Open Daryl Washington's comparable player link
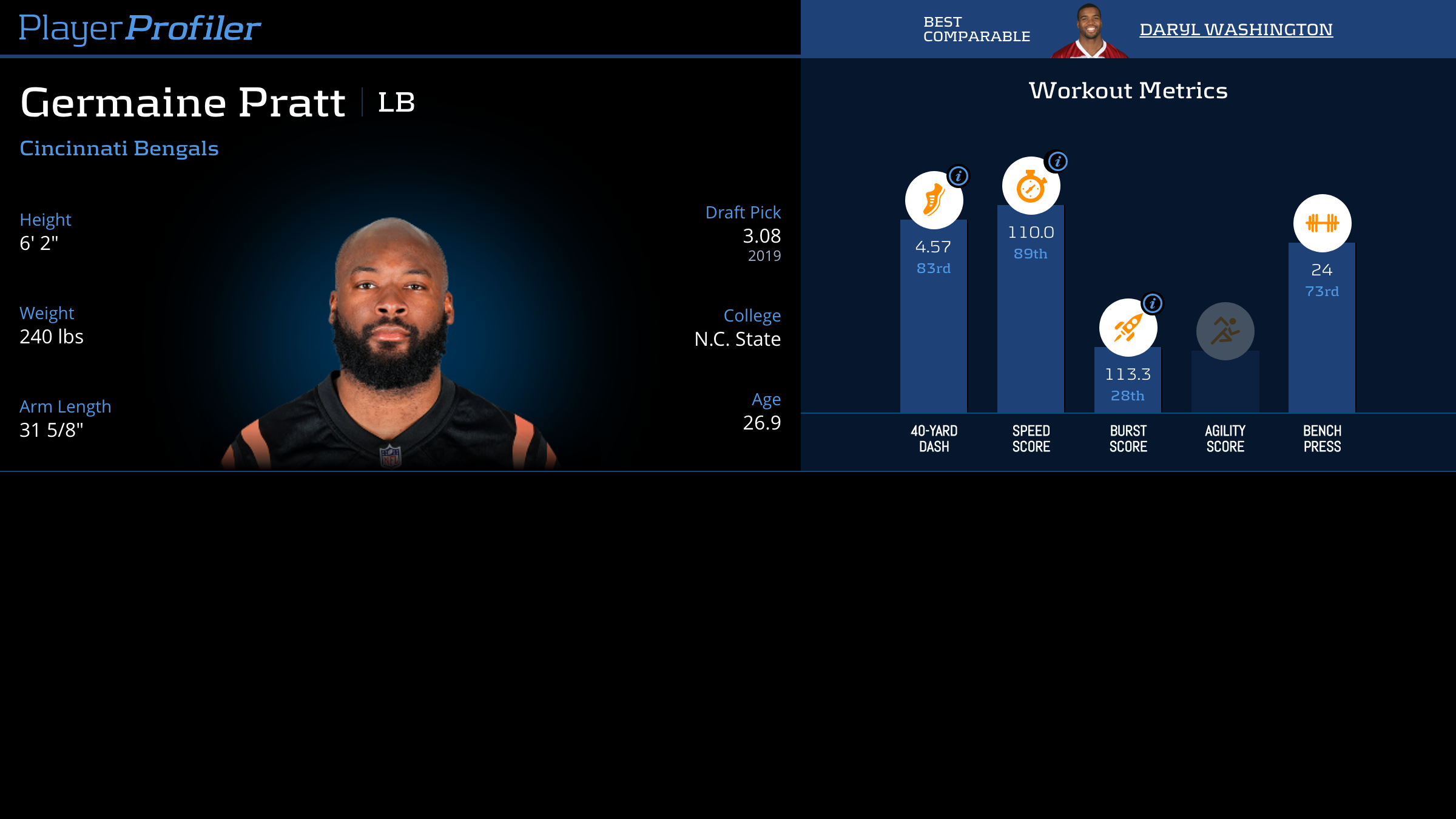This screenshot has width=1456, height=819. 1236,29
